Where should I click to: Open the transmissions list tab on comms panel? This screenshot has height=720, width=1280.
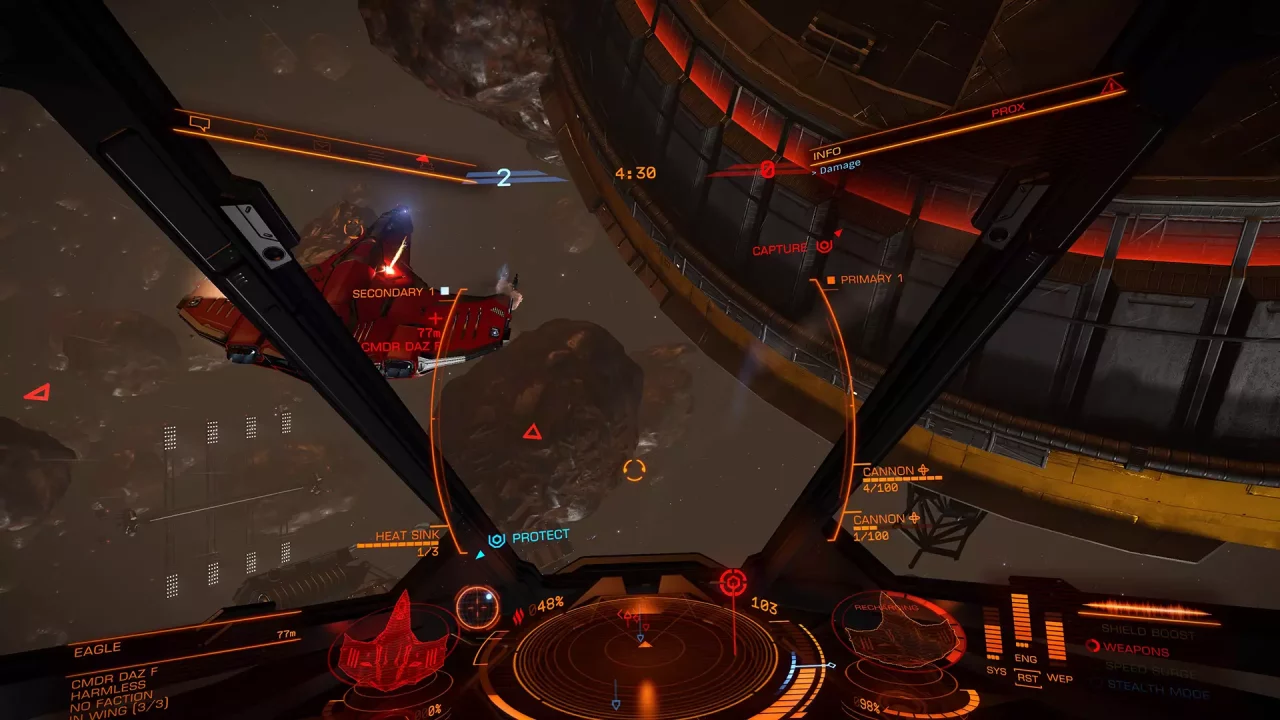[376, 156]
